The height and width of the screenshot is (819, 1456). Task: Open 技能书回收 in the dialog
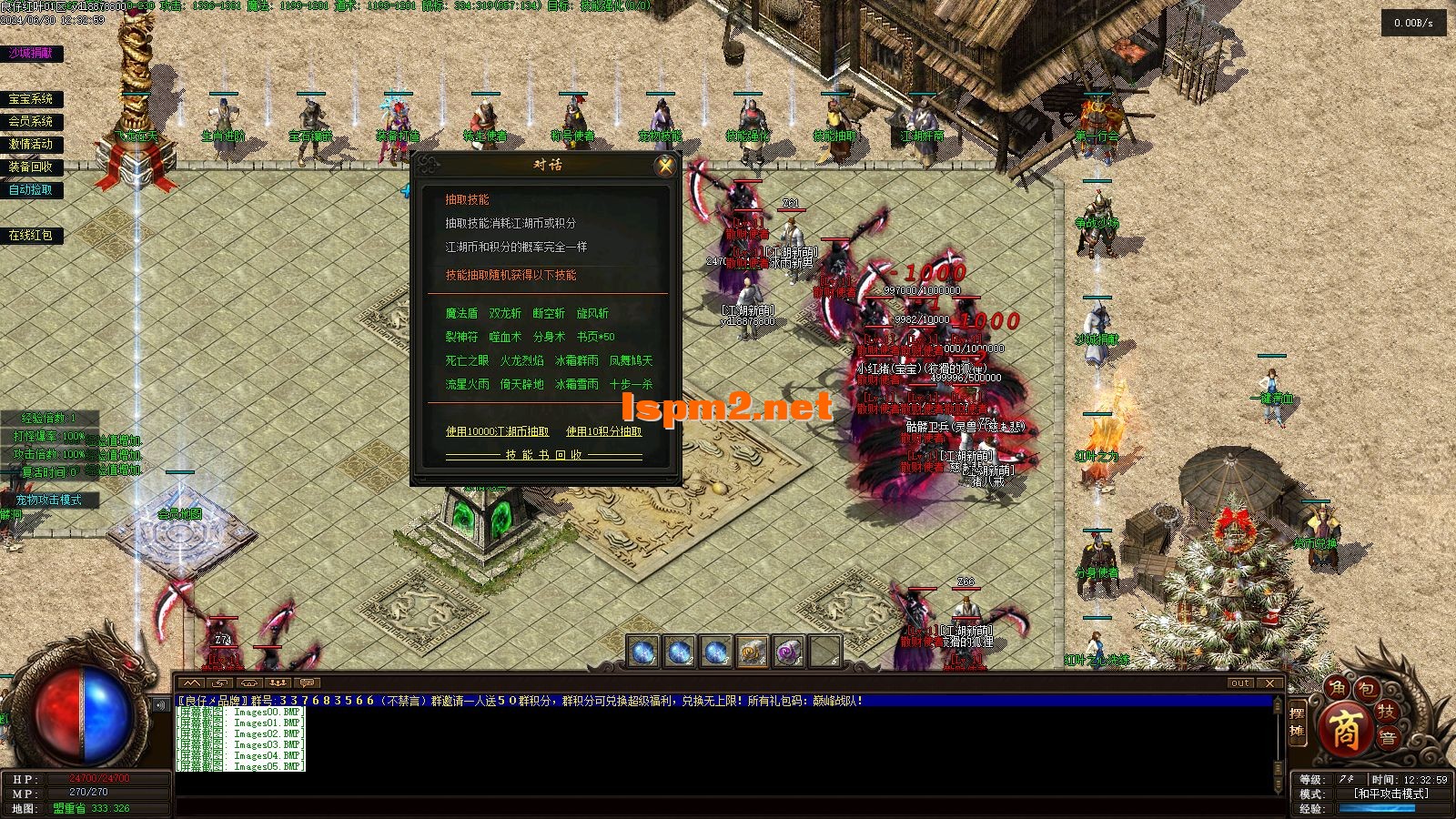coord(543,454)
